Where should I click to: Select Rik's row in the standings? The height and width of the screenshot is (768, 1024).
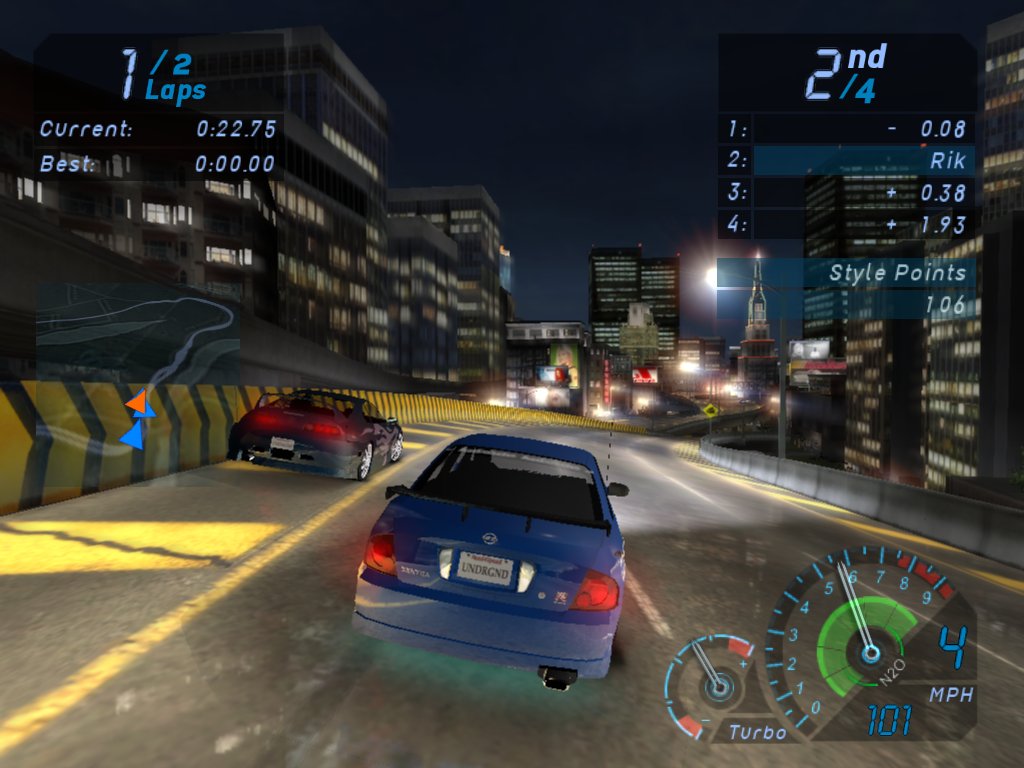pos(847,160)
